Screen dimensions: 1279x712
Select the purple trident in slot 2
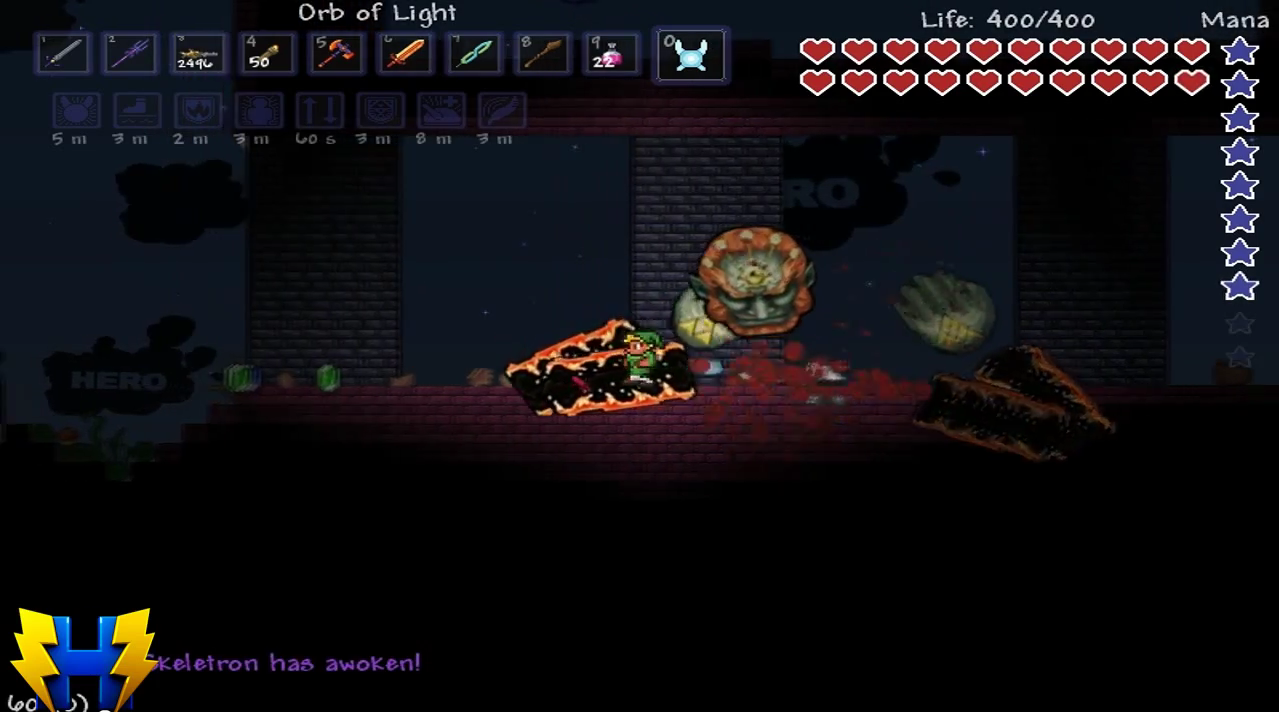130,53
